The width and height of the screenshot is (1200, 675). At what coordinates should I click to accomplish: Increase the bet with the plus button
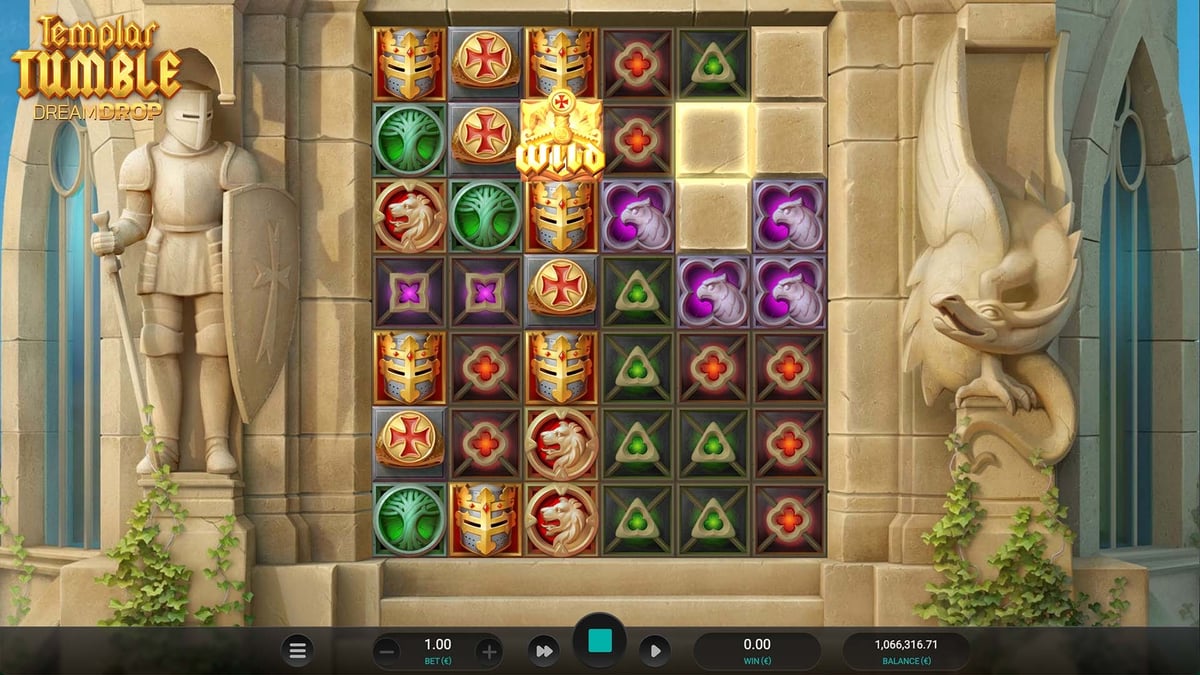coord(489,652)
